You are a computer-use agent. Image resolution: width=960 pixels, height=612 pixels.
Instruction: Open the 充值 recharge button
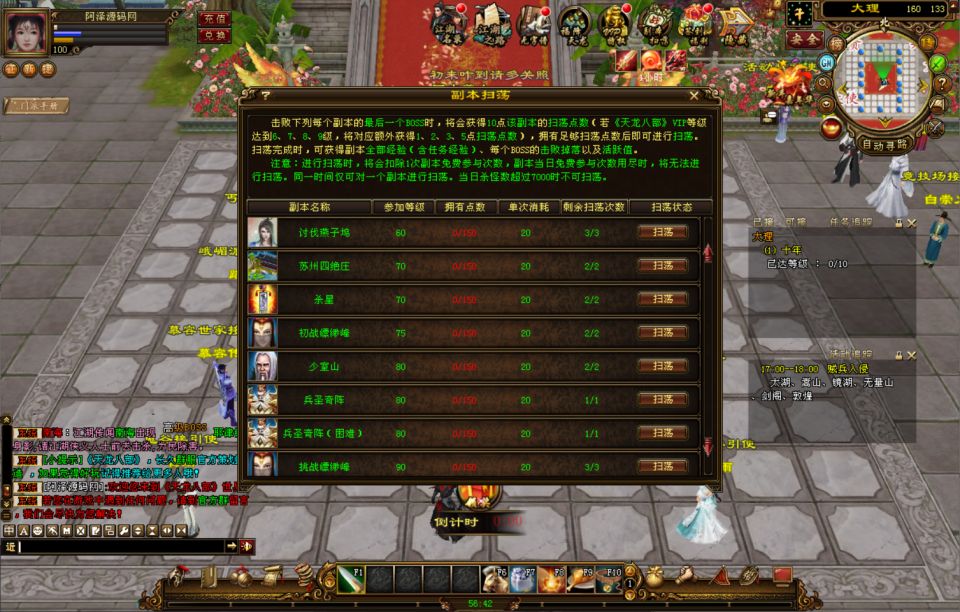(214, 18)
